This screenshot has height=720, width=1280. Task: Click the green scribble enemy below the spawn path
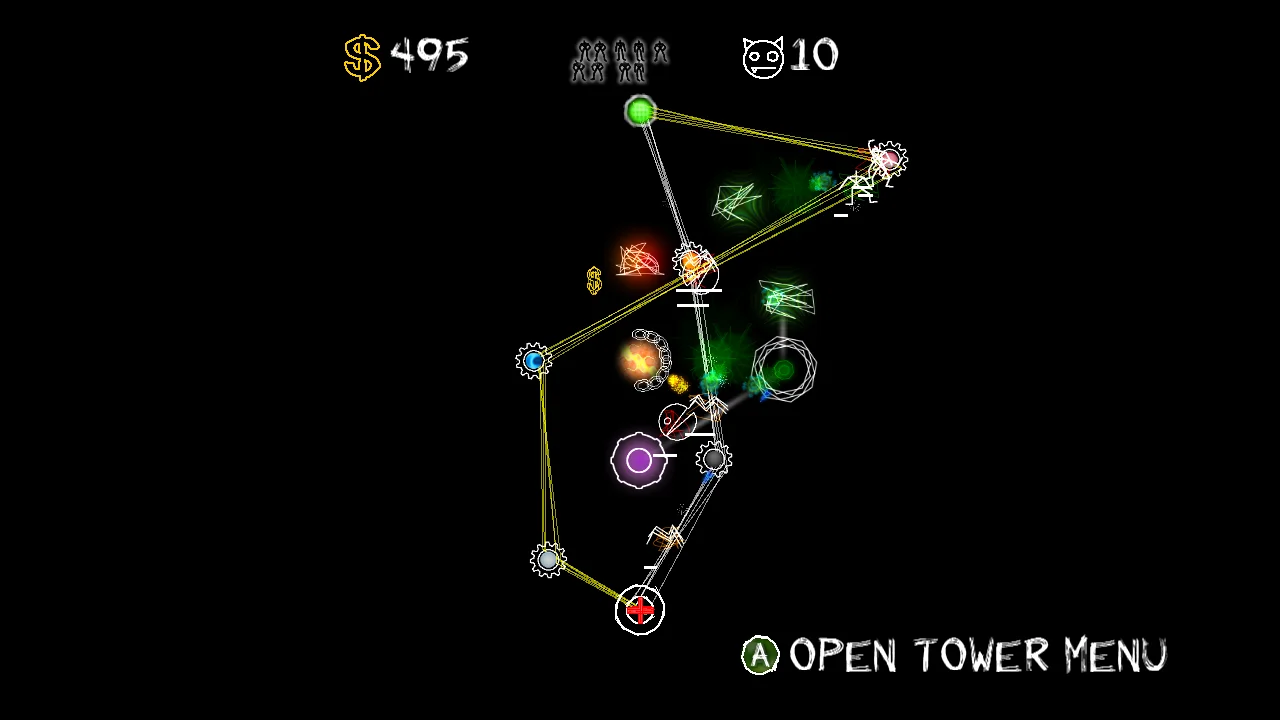[x=736, y=202]
